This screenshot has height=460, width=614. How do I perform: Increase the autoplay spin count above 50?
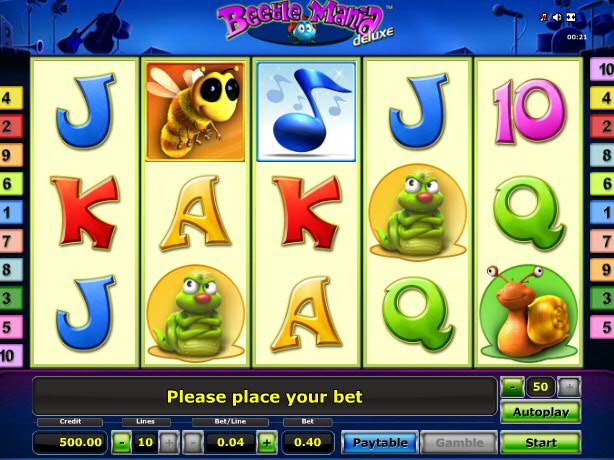(x=569, y=386)
